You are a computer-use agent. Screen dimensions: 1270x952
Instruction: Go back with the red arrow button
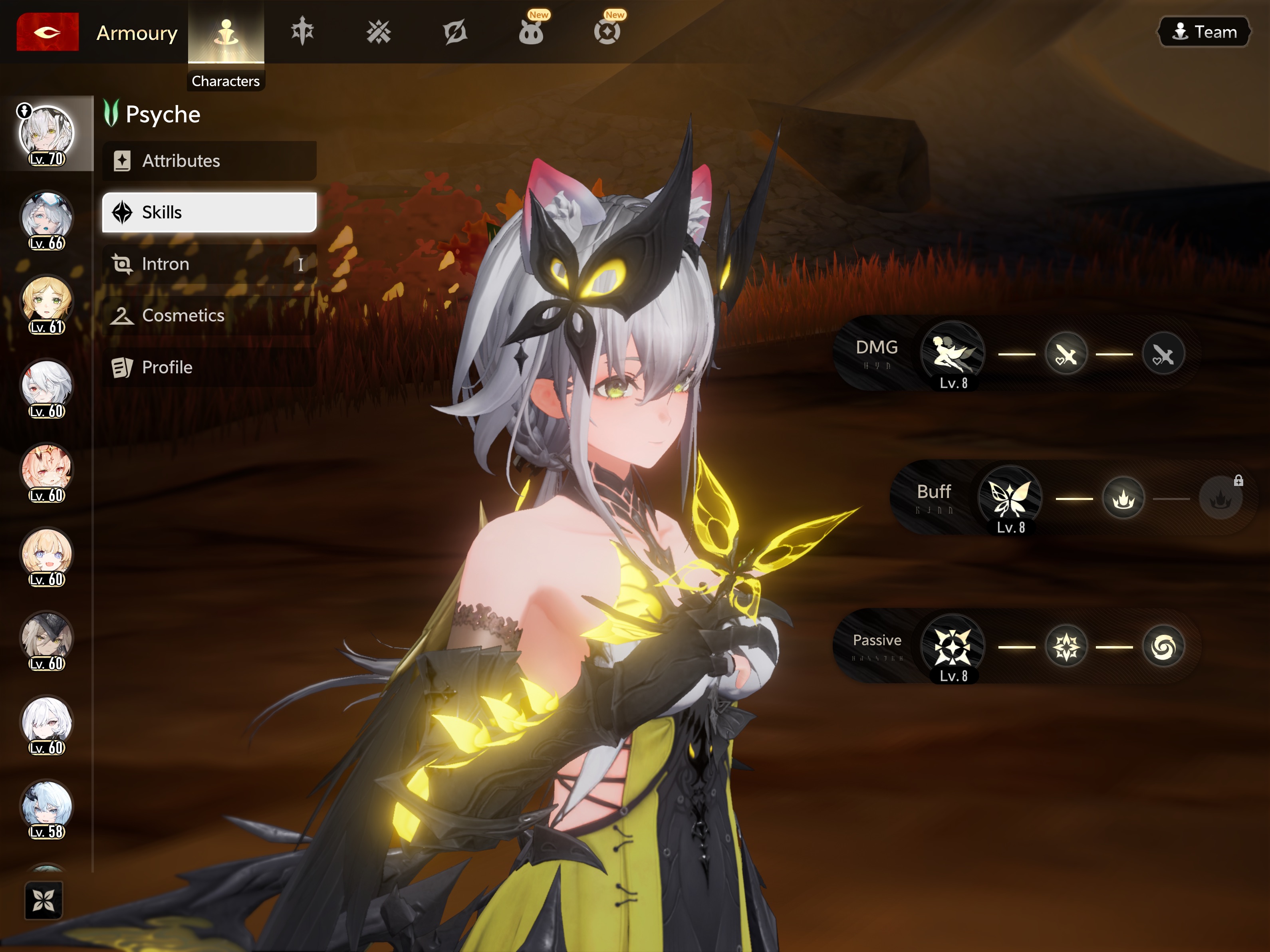coord(48,32)
